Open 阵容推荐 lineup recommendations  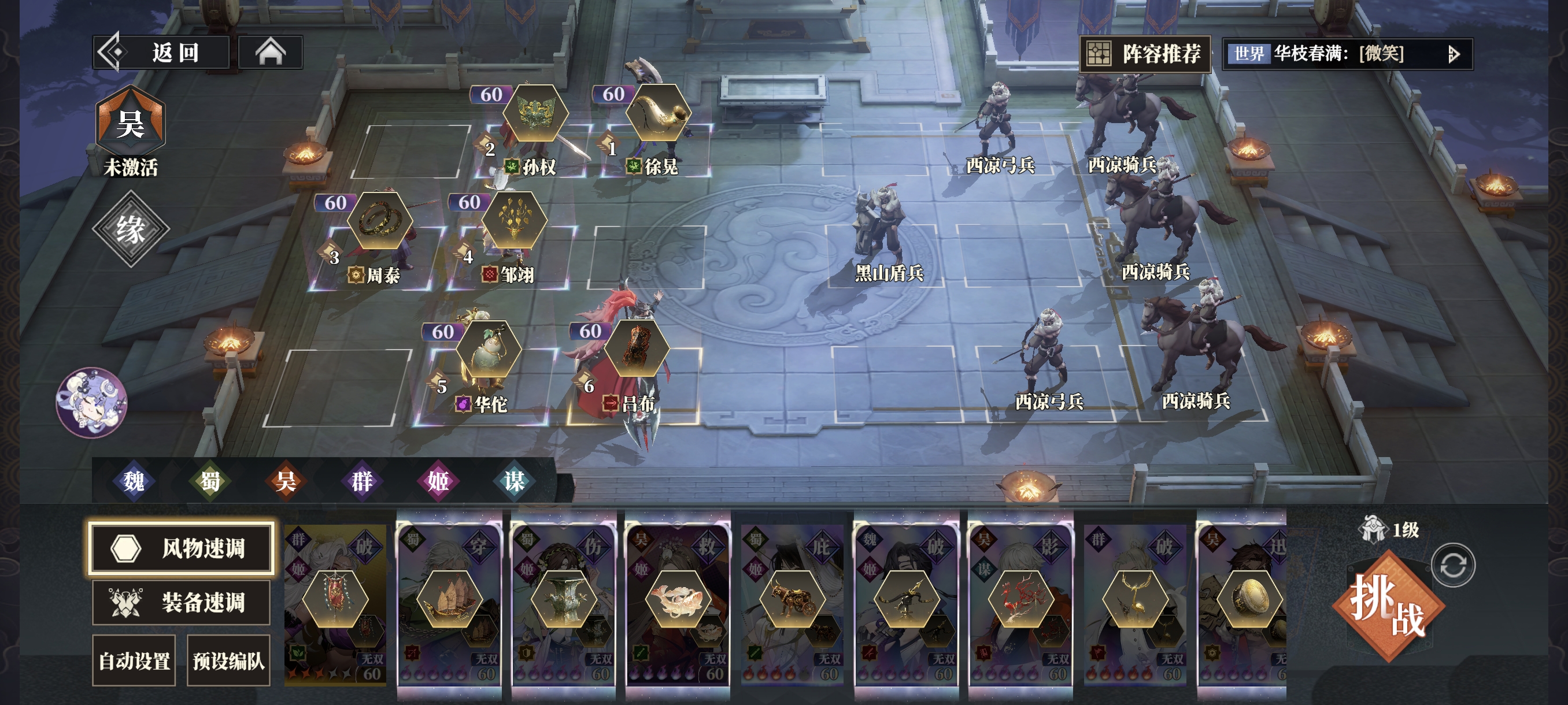tap(1145, 54)
